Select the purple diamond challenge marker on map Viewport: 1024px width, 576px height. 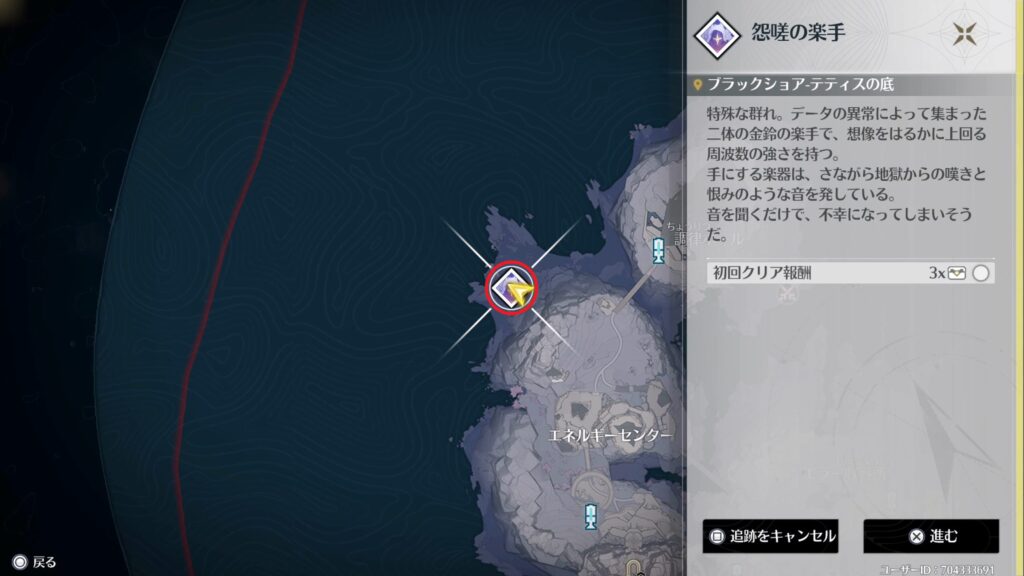510,288
